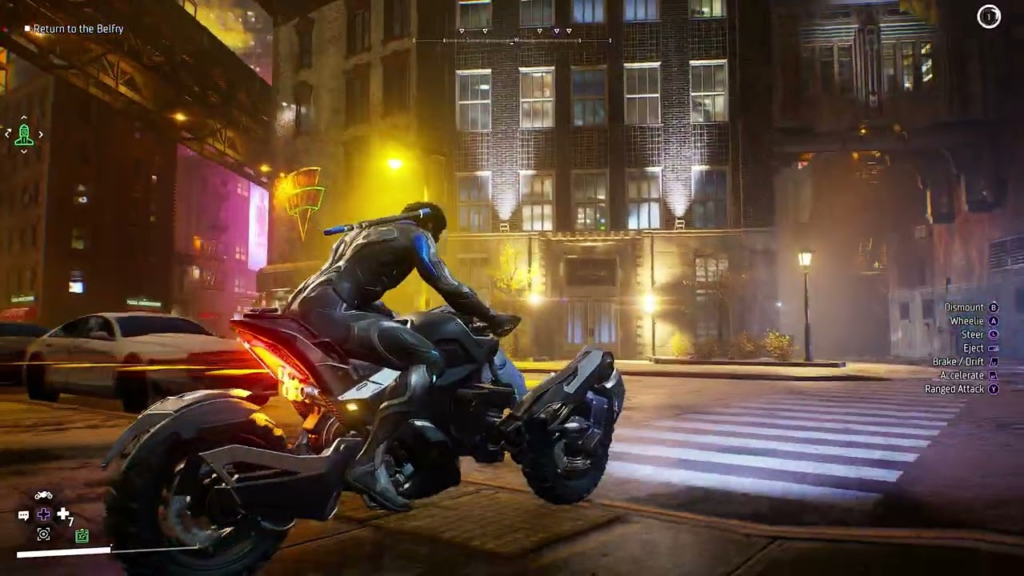Summon the Batcycle using the motorcycle icon
This screenshot has height=576, width=1024.
(43, 496)
